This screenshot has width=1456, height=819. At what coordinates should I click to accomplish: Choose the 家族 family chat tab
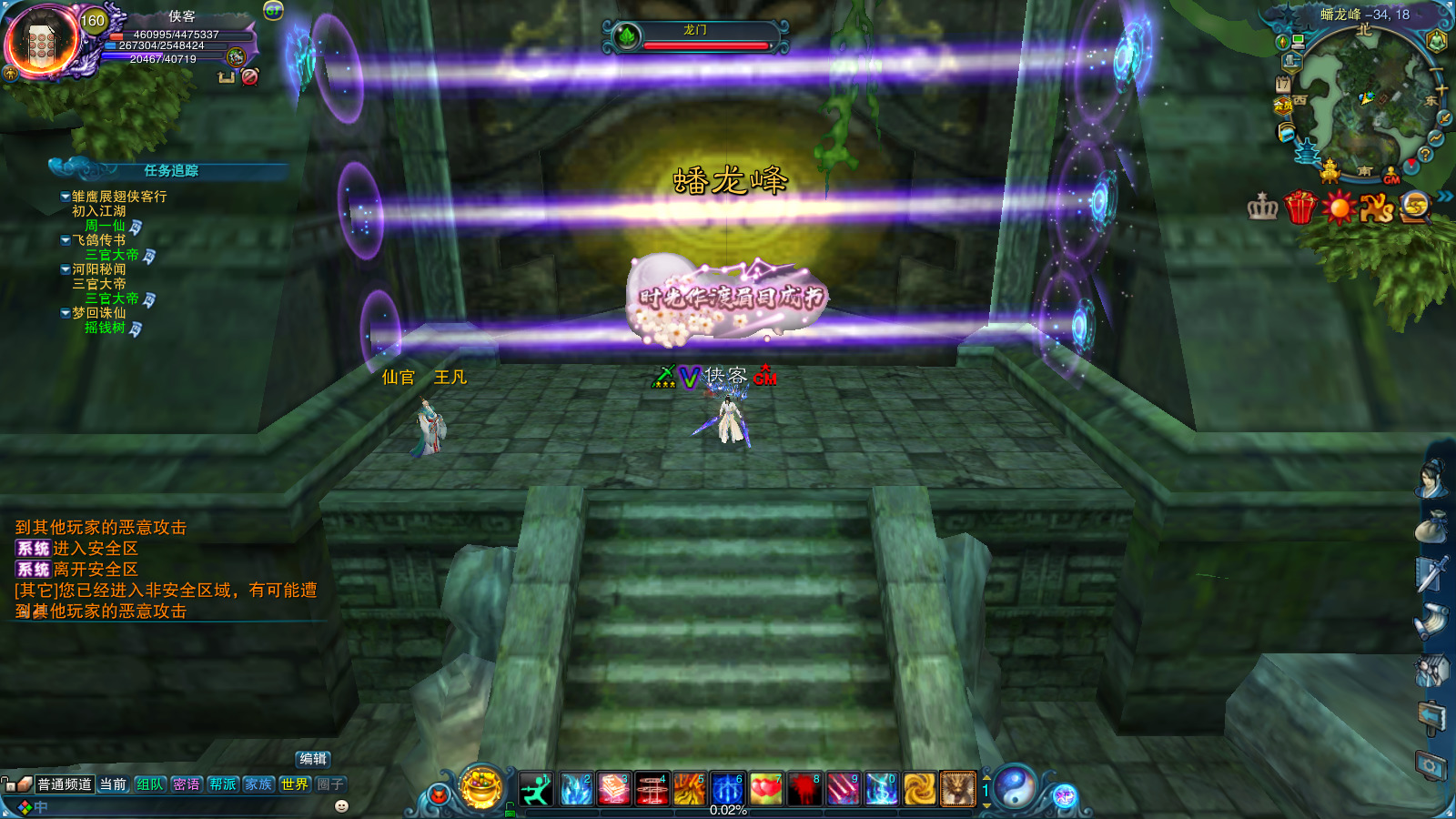point(258,784)
